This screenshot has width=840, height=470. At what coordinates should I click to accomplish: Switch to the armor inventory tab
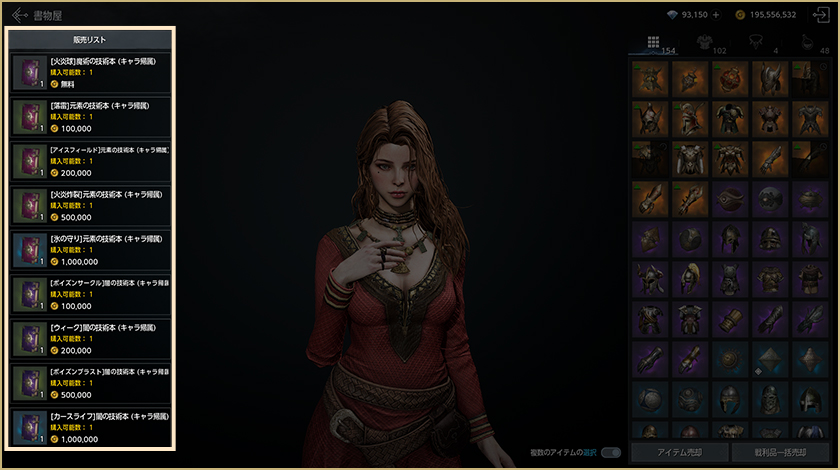point(703,43)
